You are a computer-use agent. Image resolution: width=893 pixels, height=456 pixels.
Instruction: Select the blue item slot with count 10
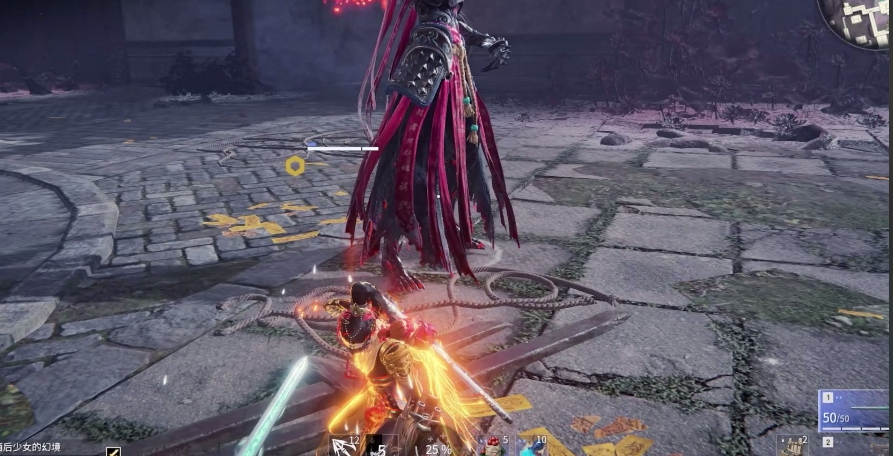point(529,446)
